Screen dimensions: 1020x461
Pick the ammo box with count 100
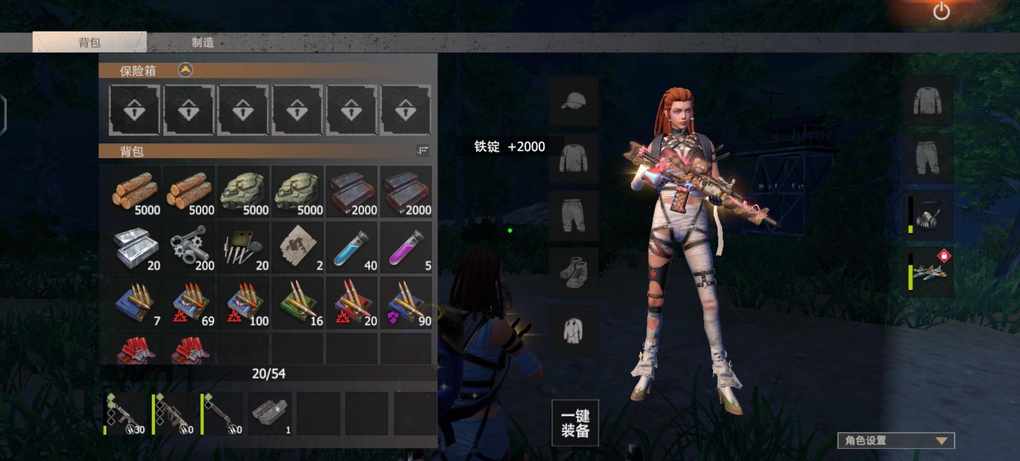coord(245,302)
